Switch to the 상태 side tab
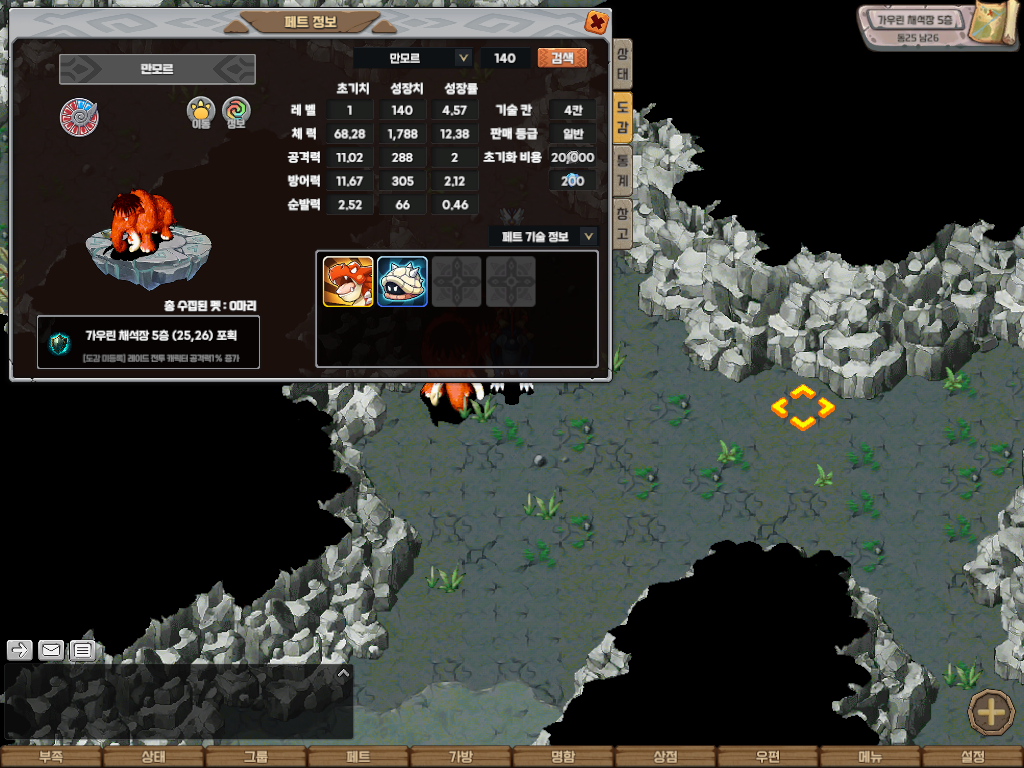Screen dimensions: 1024x768 tap(622, 65)
